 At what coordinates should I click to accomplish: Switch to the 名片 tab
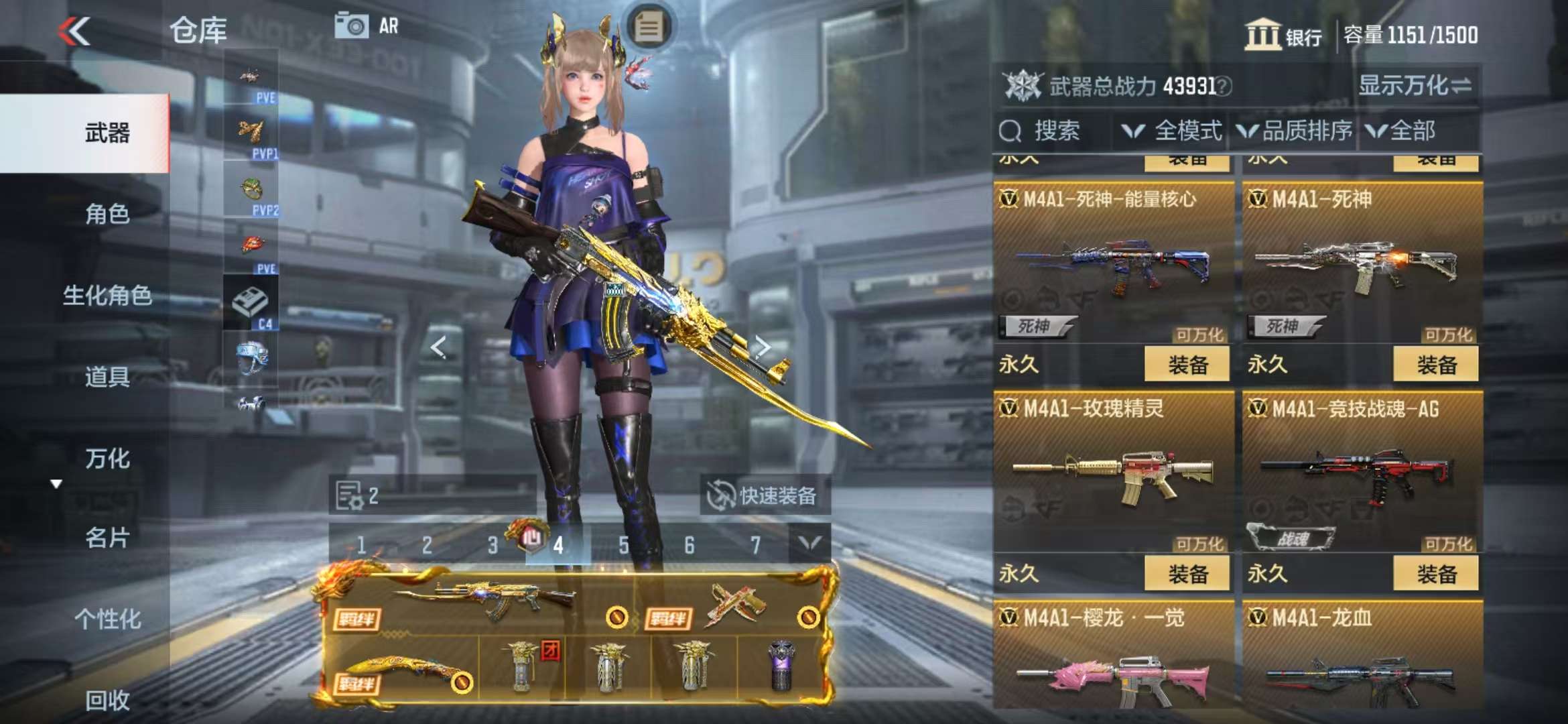[107, 538]
